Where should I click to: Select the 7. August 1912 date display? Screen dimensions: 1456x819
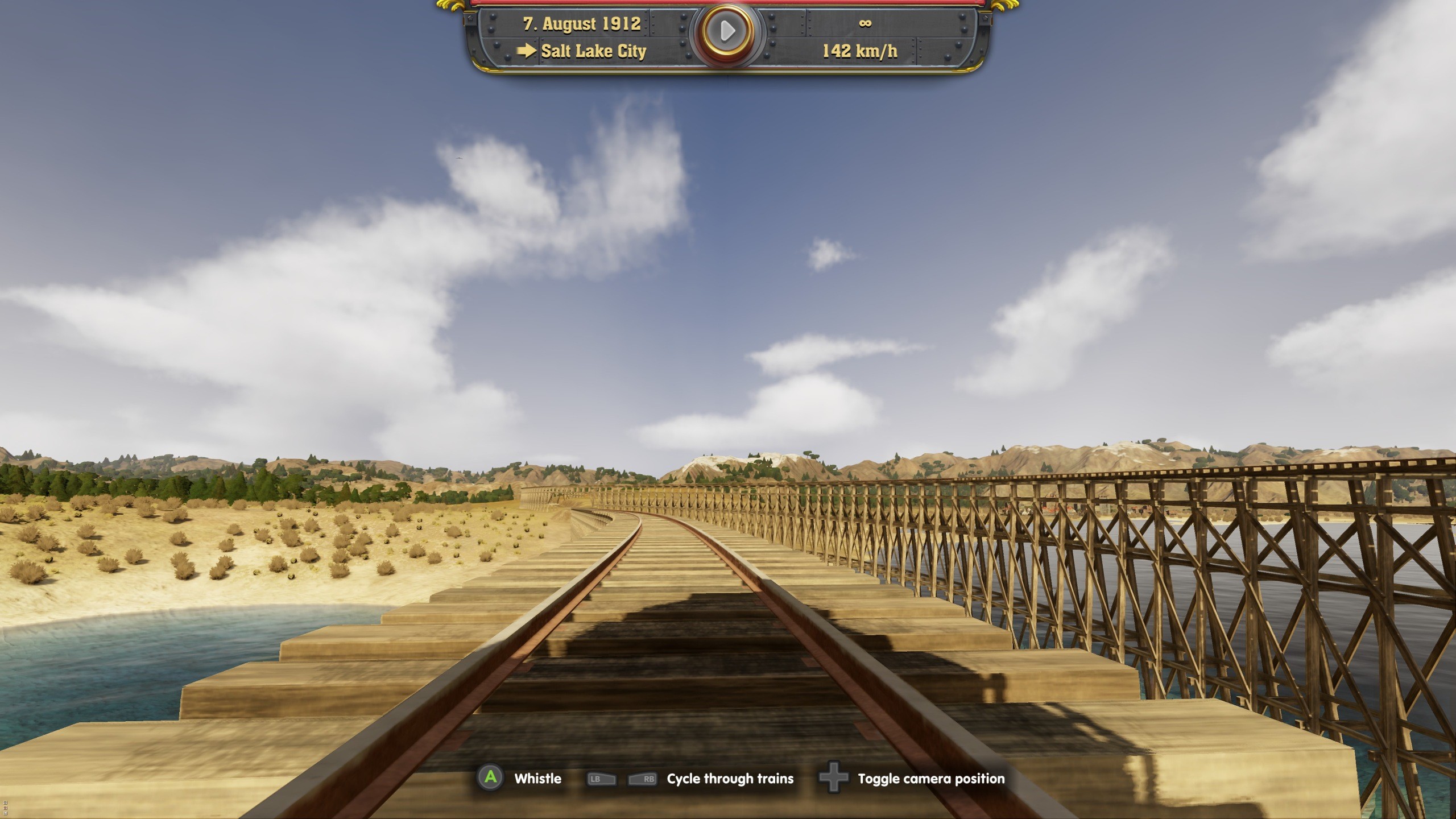[581, 24]
